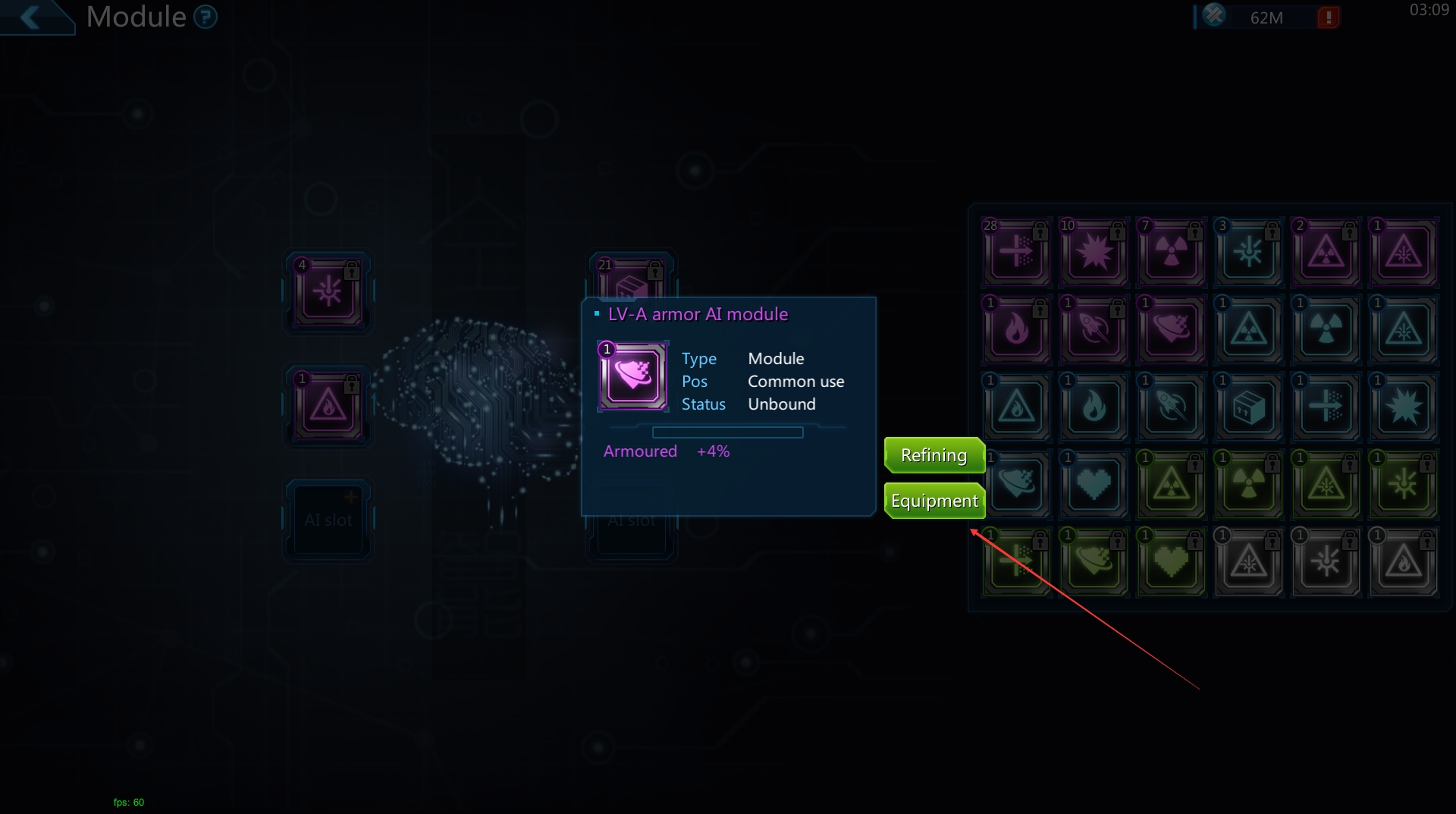Image resolution: width=1456 pixels, height=814 pixels.
Task: Select the purple arrow module with count 28
Action: click(x=1016, y=253)
